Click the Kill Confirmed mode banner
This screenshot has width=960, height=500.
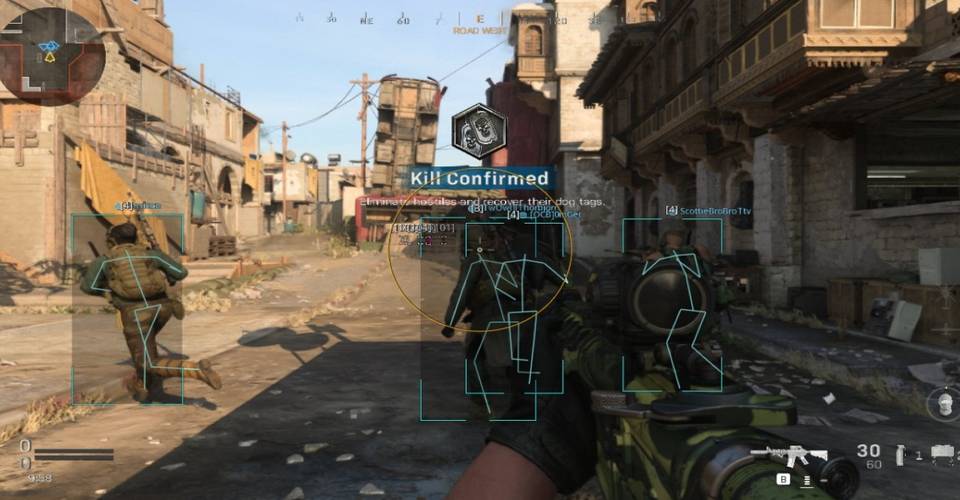(x=480, y=179)
